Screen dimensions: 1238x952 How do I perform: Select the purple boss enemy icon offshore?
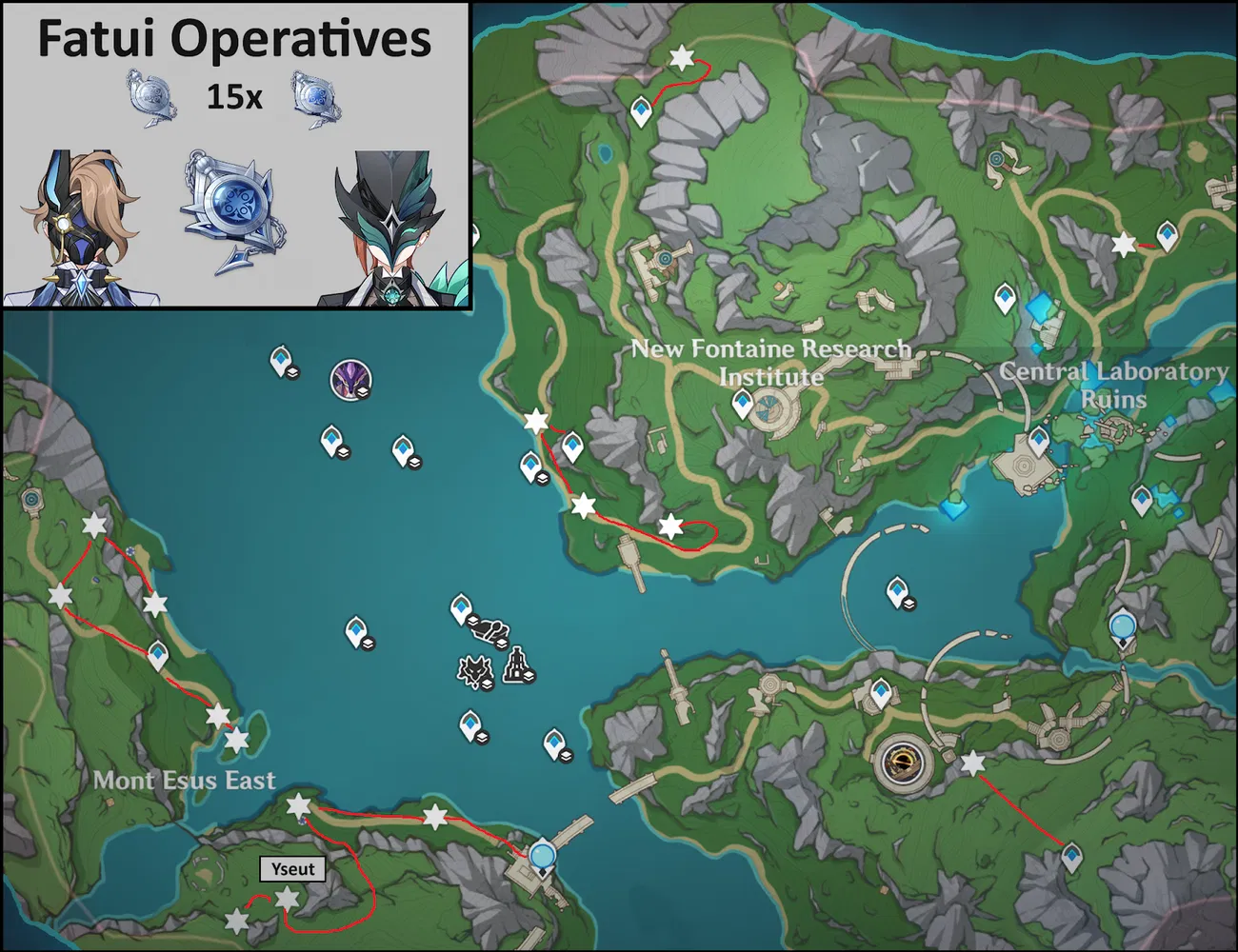[350, 378]
